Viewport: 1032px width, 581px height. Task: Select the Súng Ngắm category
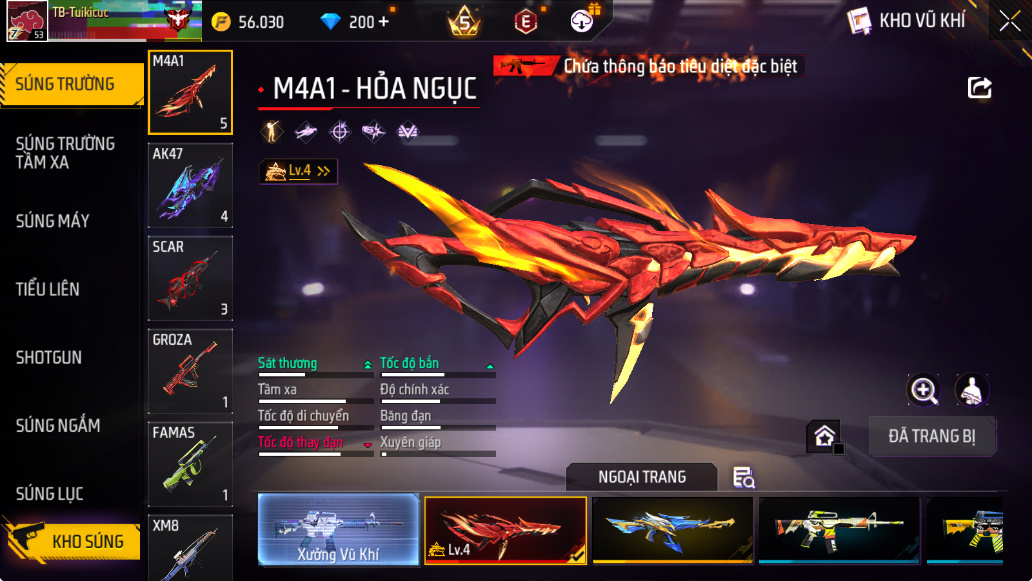tap(58, 426)
